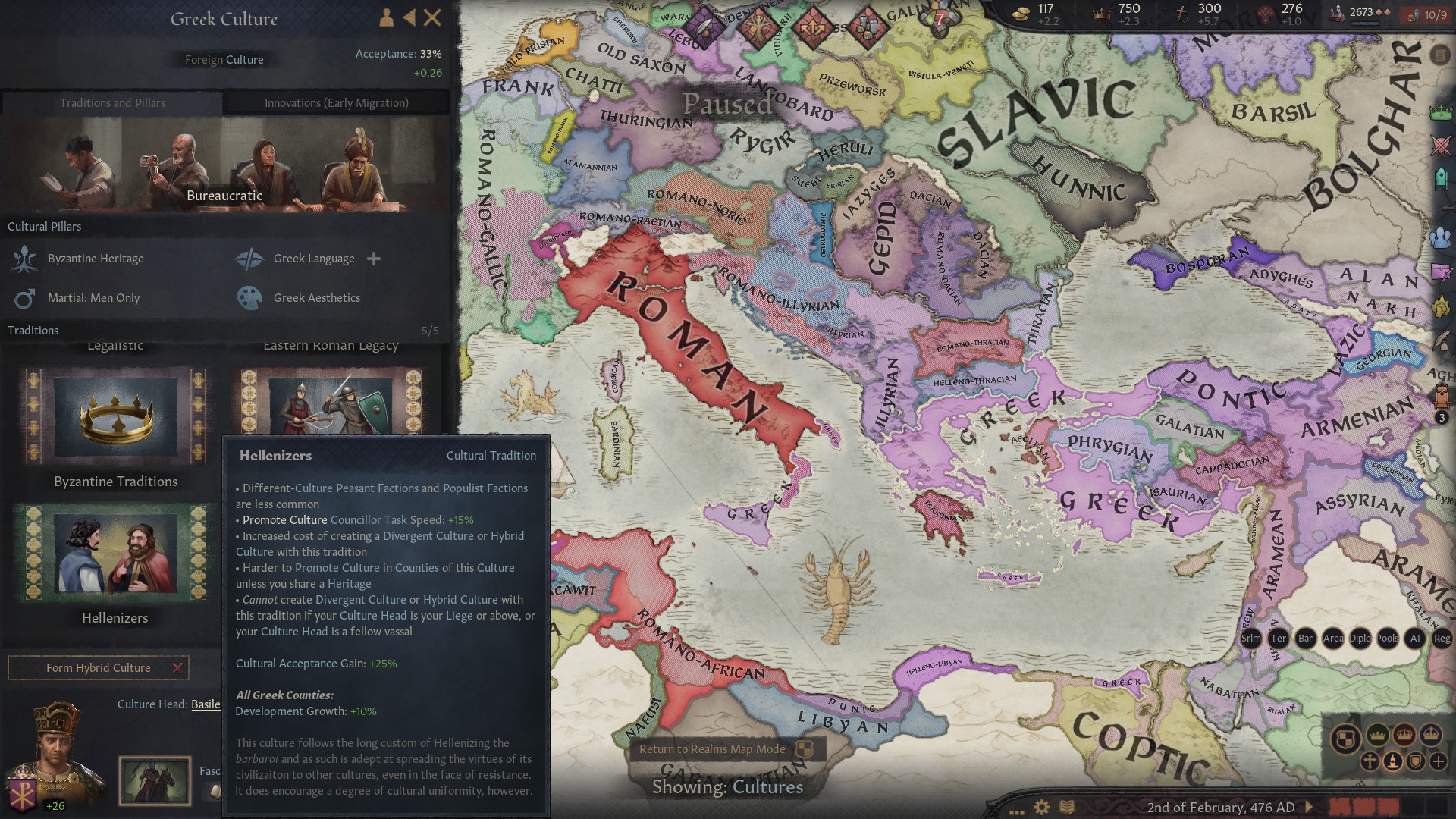
Task: Open game settings with the gear icon
Action: tap(1042, 807)
